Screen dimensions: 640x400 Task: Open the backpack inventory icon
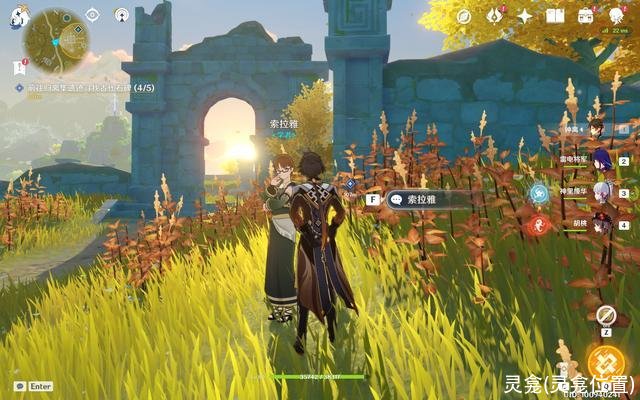(586, 16)
